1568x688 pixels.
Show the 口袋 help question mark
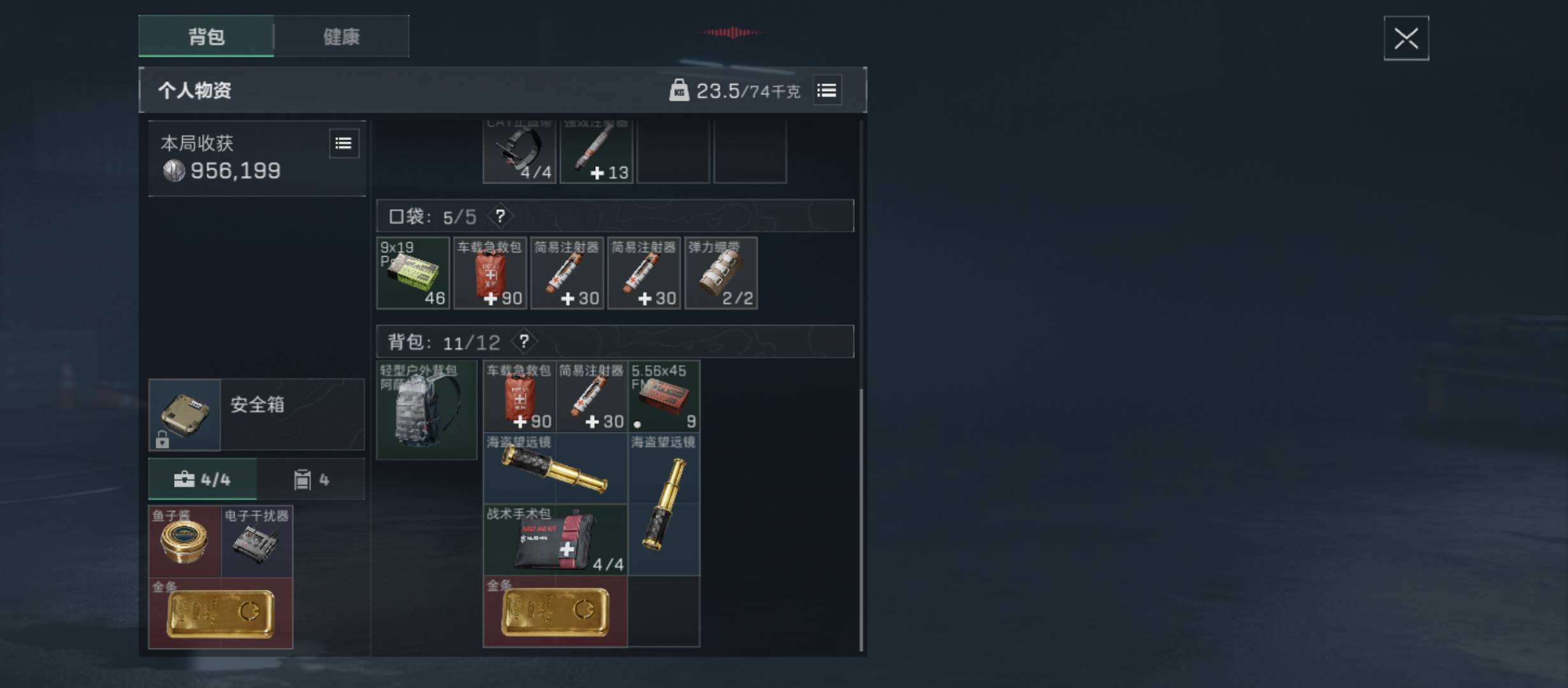(x=500, y=216)
